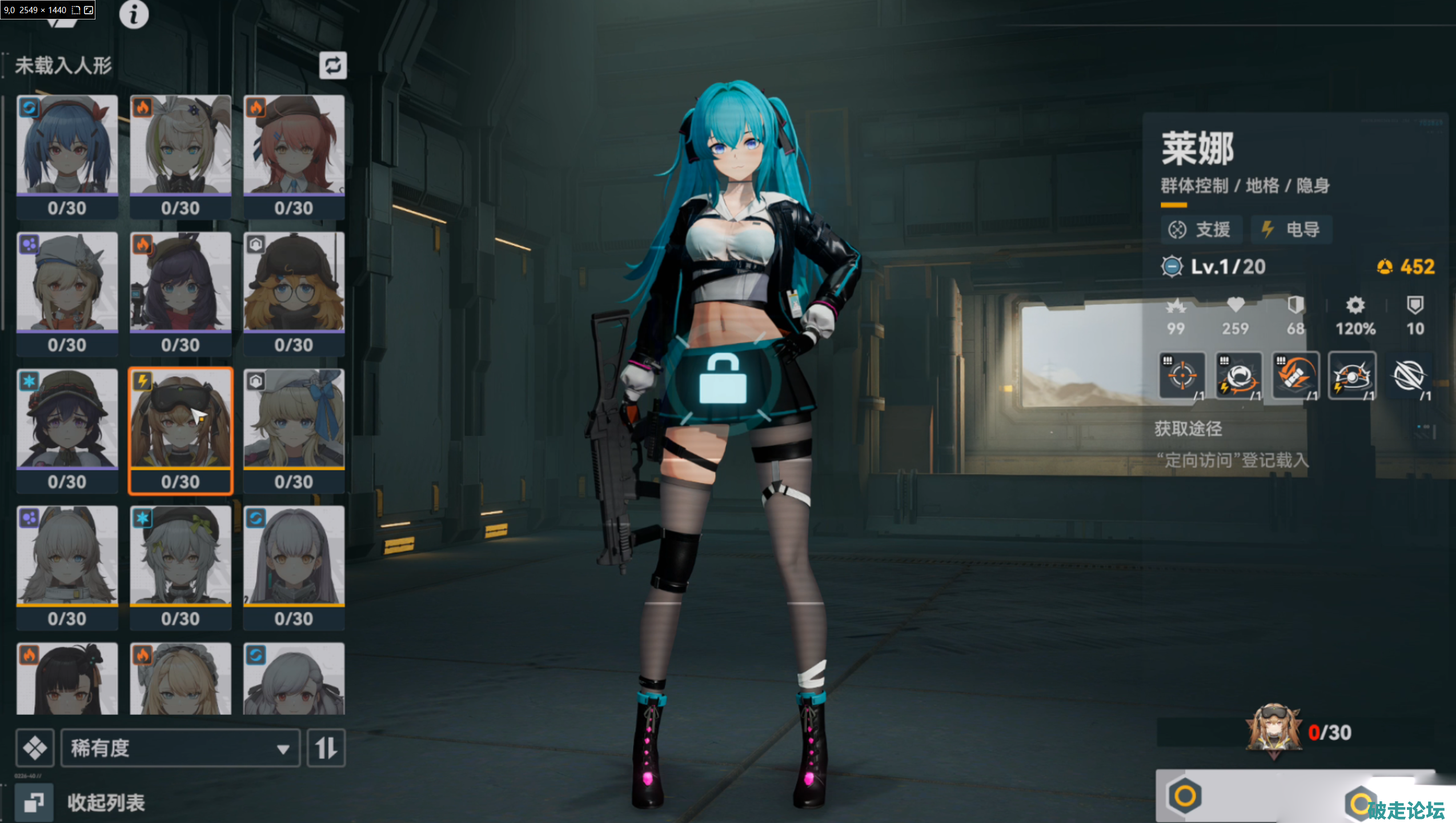Click the swap arrows icon beside 未载入人形
This screenshot has width=1456, height=823.
click(x=333, y=66)
